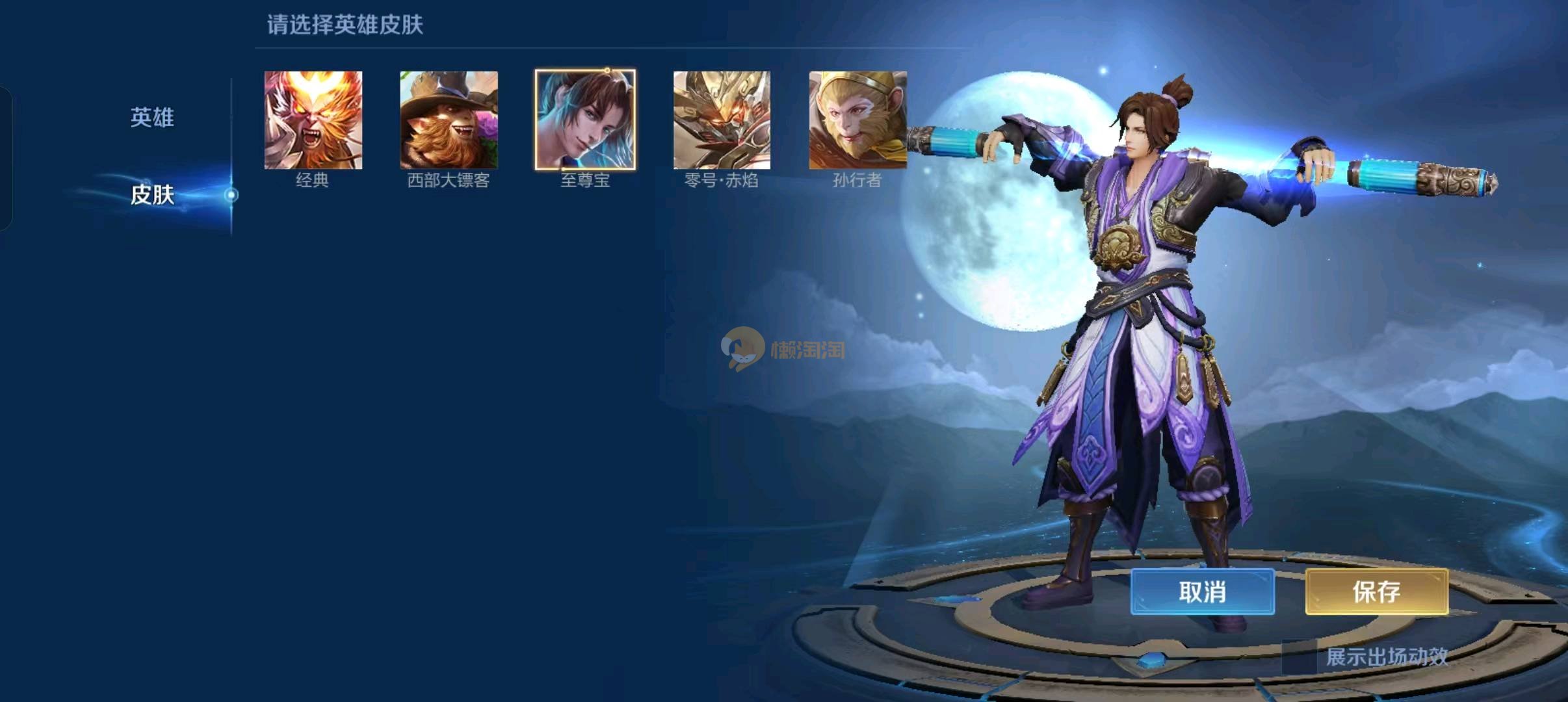Save the selection with 保存

[x=1376, y=591]
